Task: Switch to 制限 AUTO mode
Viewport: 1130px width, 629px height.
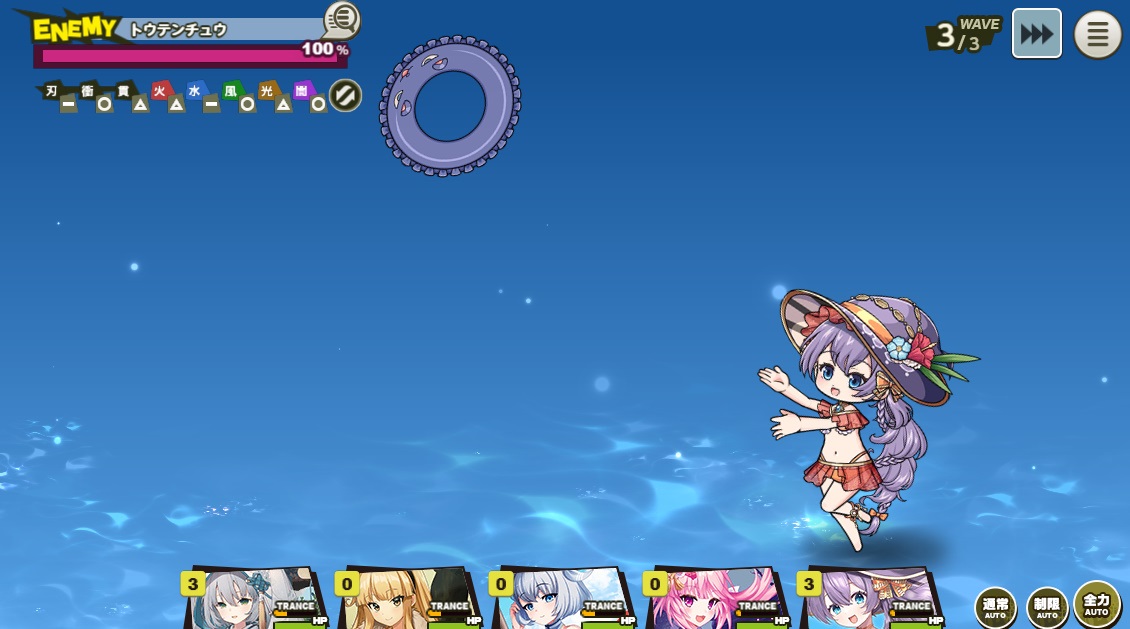Action: [1046, 607]
